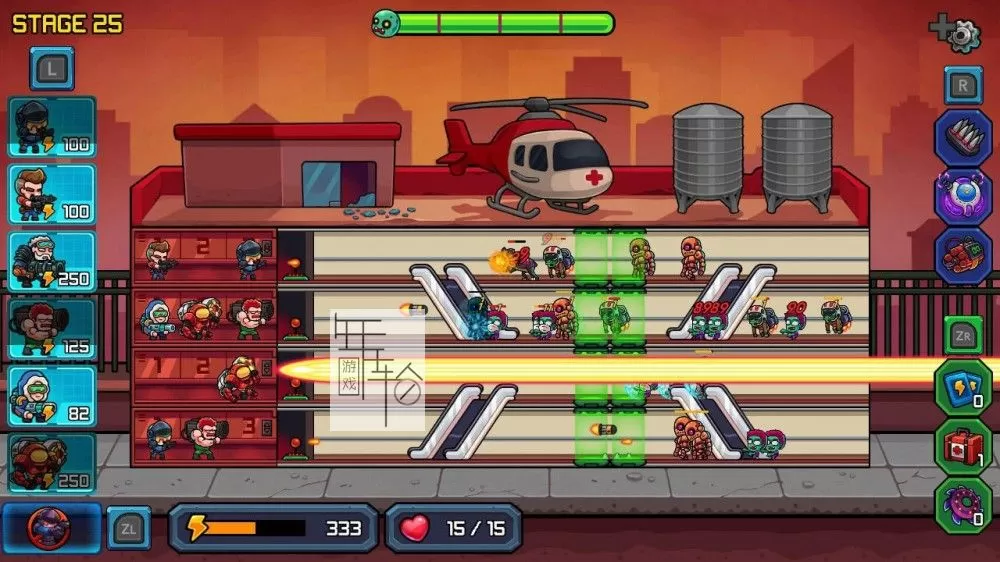Select the black-helmeted masked soldier card
1000x562 pixels.
pyautogui.click(x=52, y=127)
